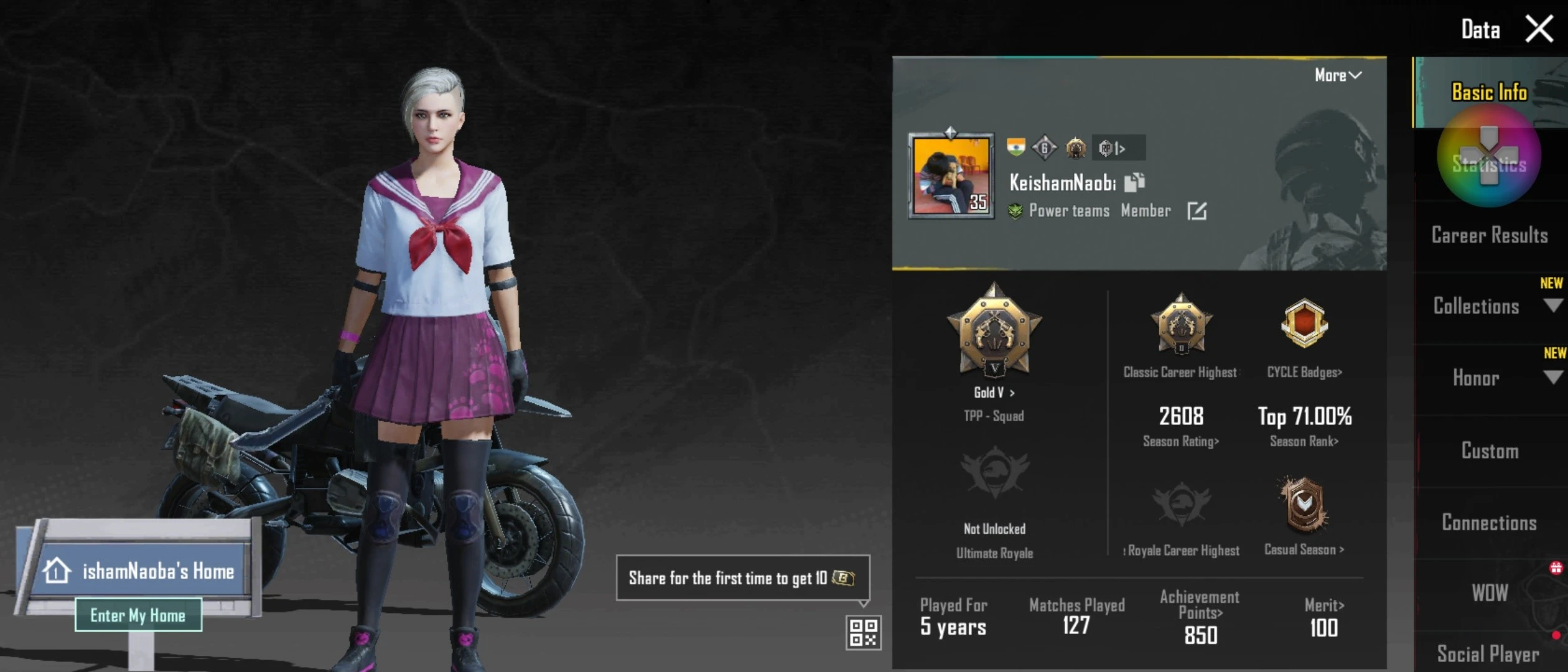Viewport: 1568px width, 672px height.
Task: Switch to the Career Results tab
Action: [1491, 236]
